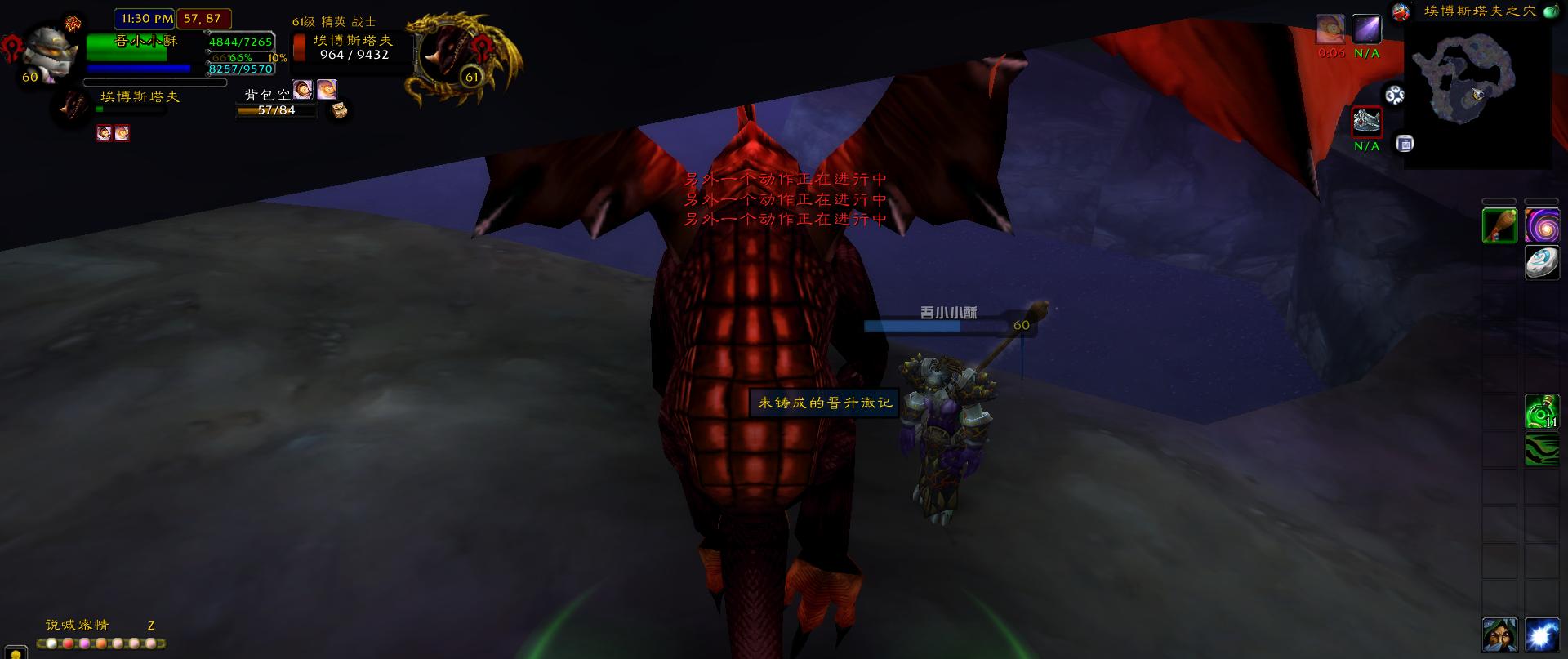The image size is (1568, 659).
Task: Toggle the second buff icon under 埃博斯塔夫 frame
Action: pyautogui.click(x=122, y=133)
